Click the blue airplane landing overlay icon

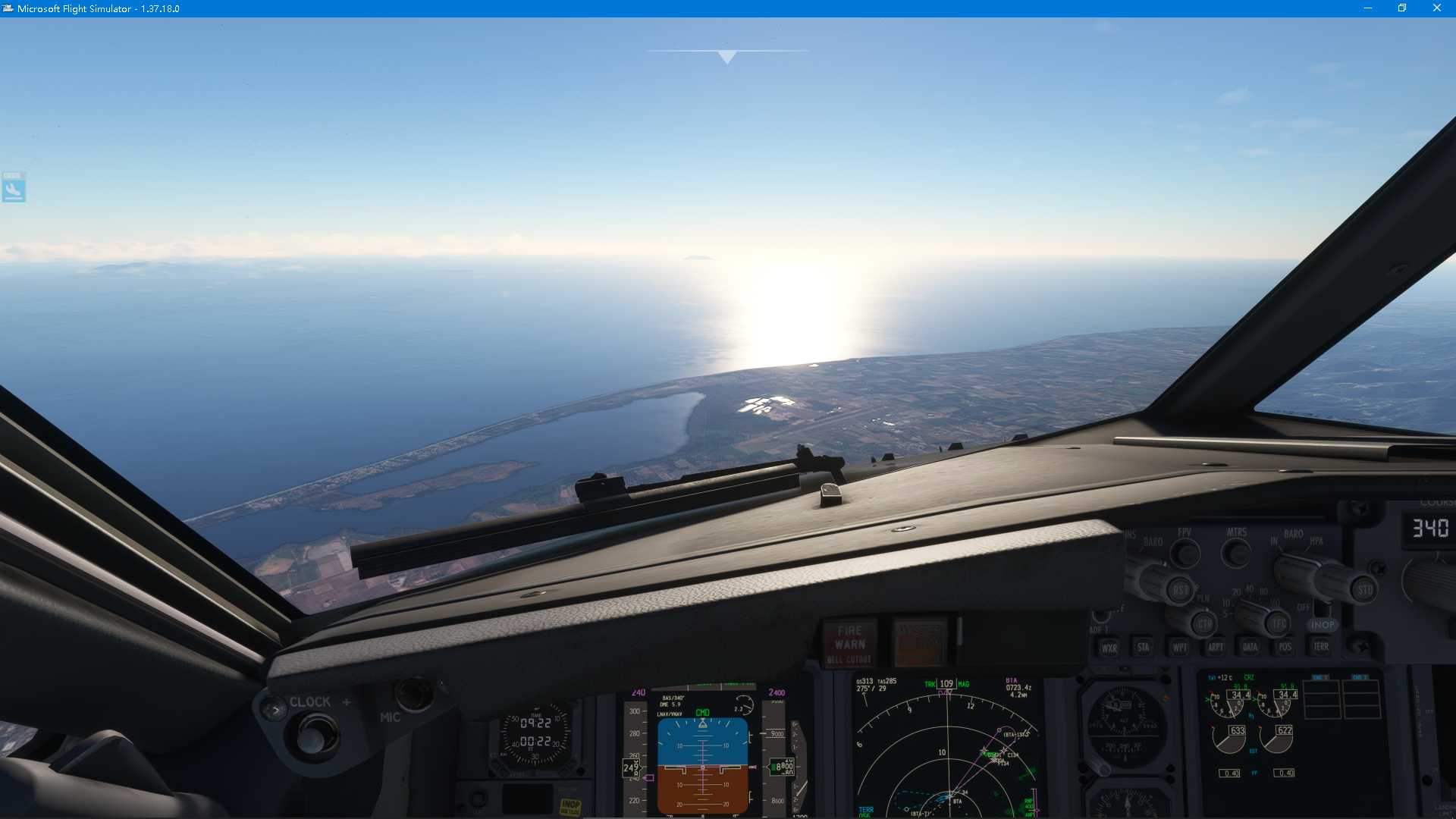[14, 187]
